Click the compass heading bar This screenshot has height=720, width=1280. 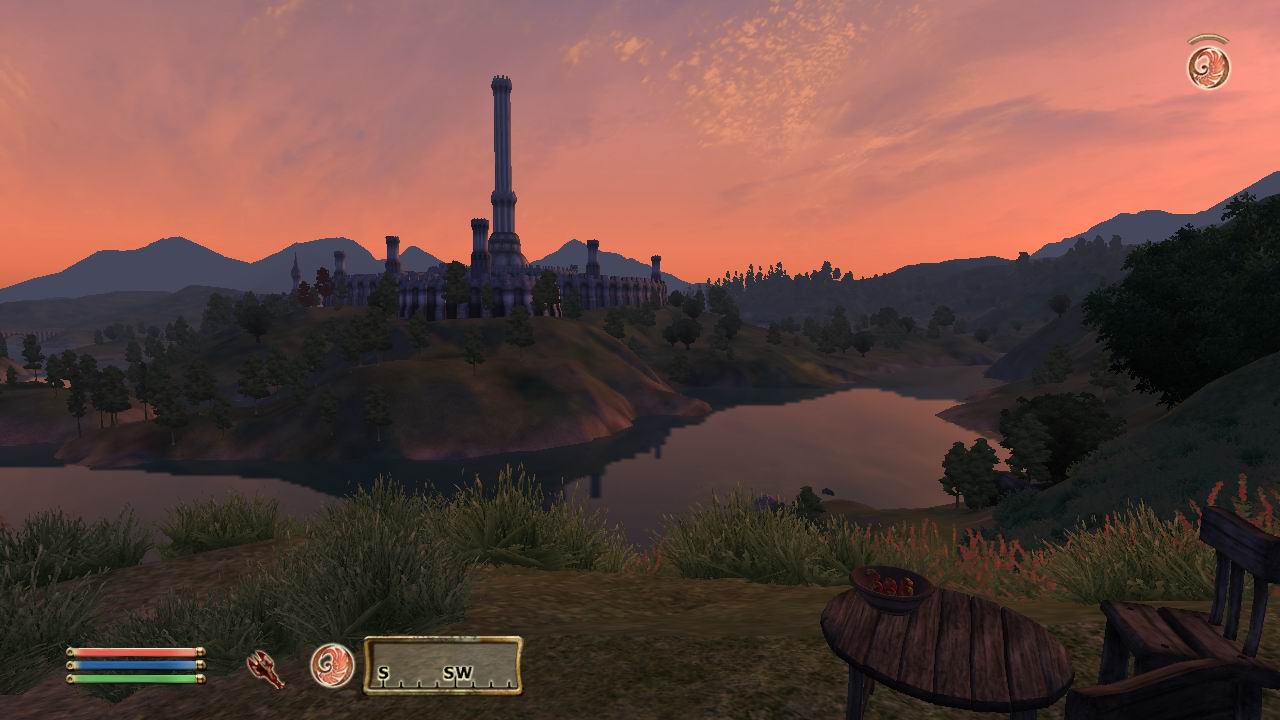(442, 666)
